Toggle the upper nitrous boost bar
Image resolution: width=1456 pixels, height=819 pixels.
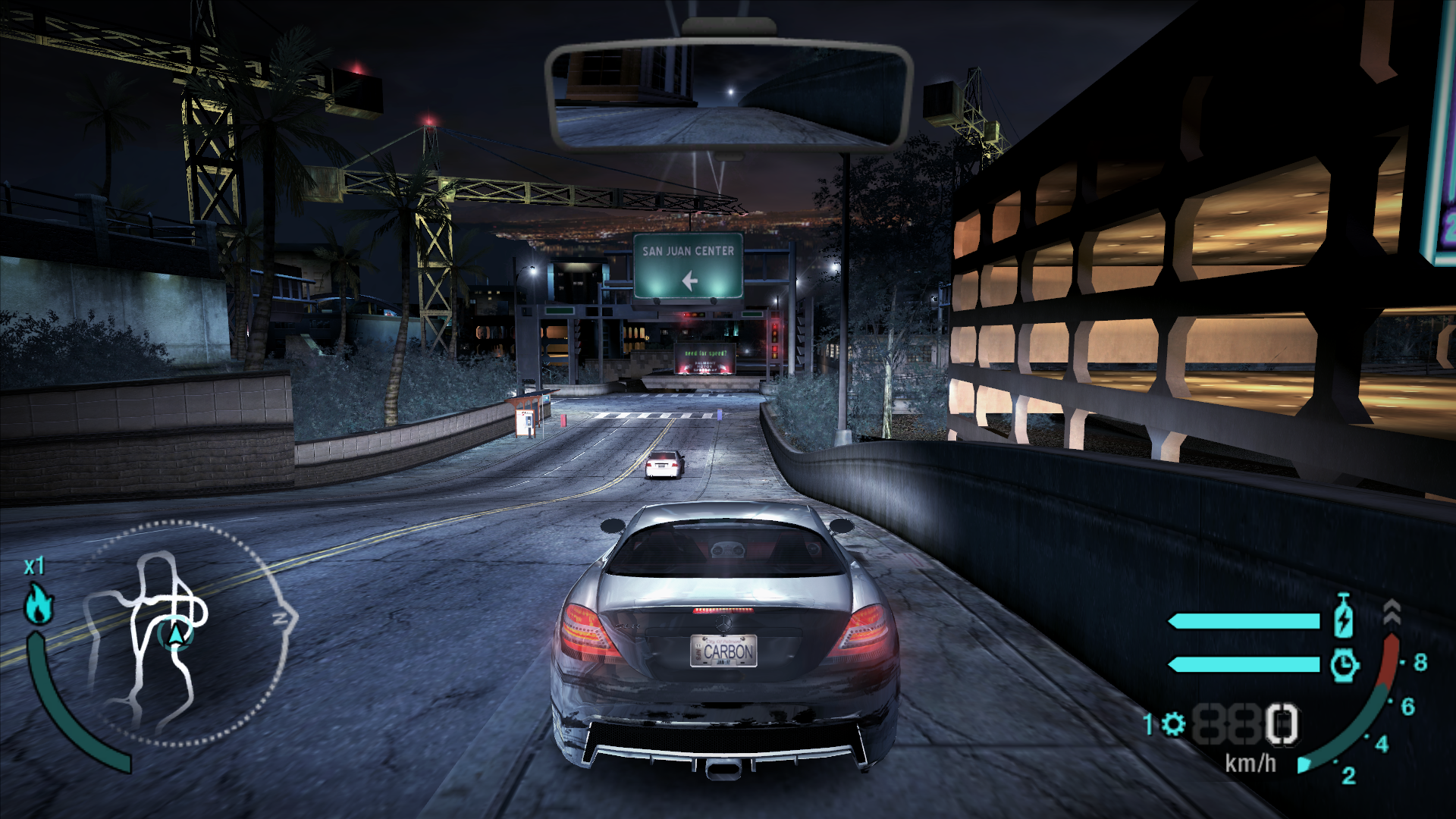[1244, 621]
